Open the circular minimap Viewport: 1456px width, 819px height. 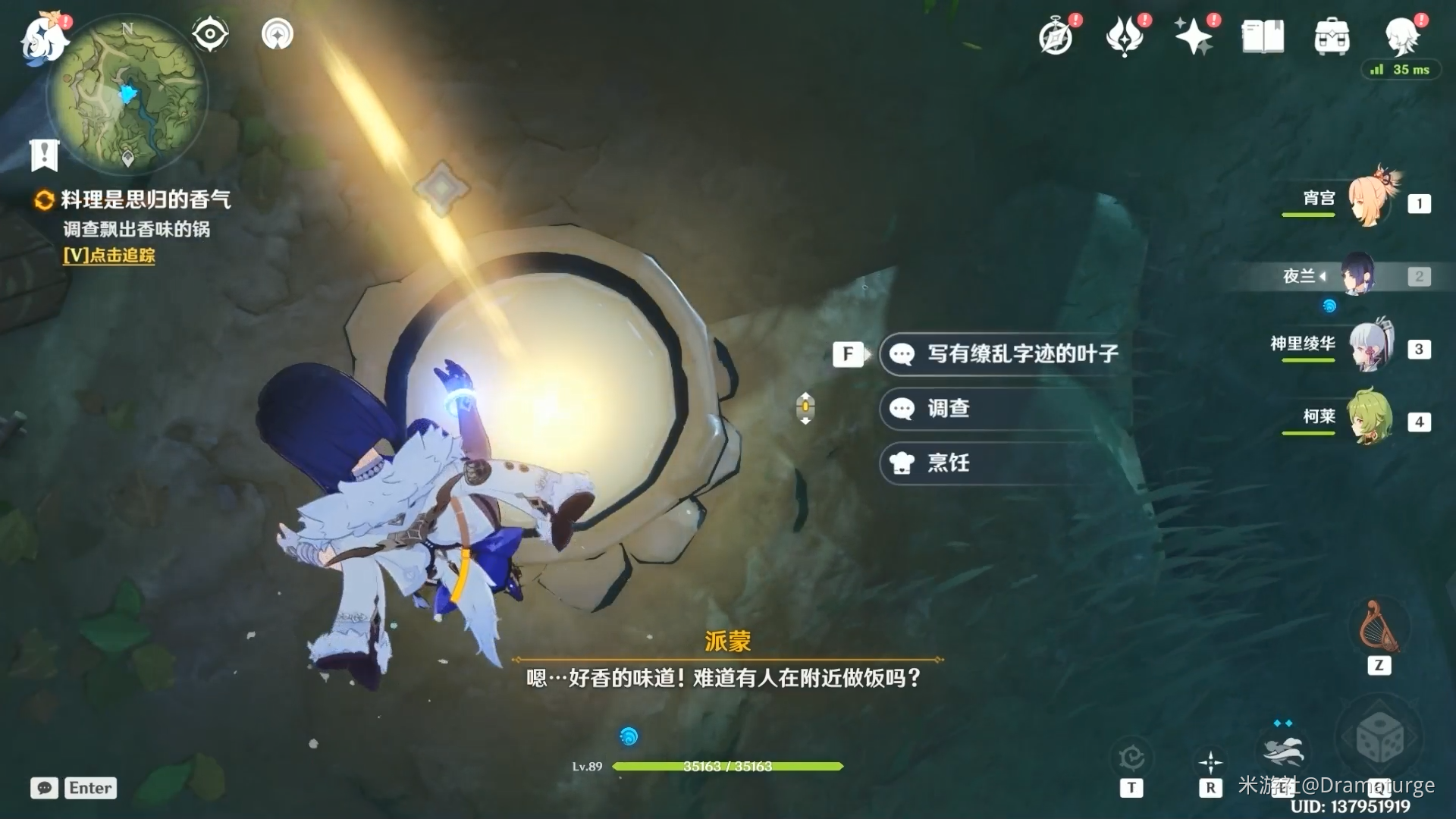[127, 94]
